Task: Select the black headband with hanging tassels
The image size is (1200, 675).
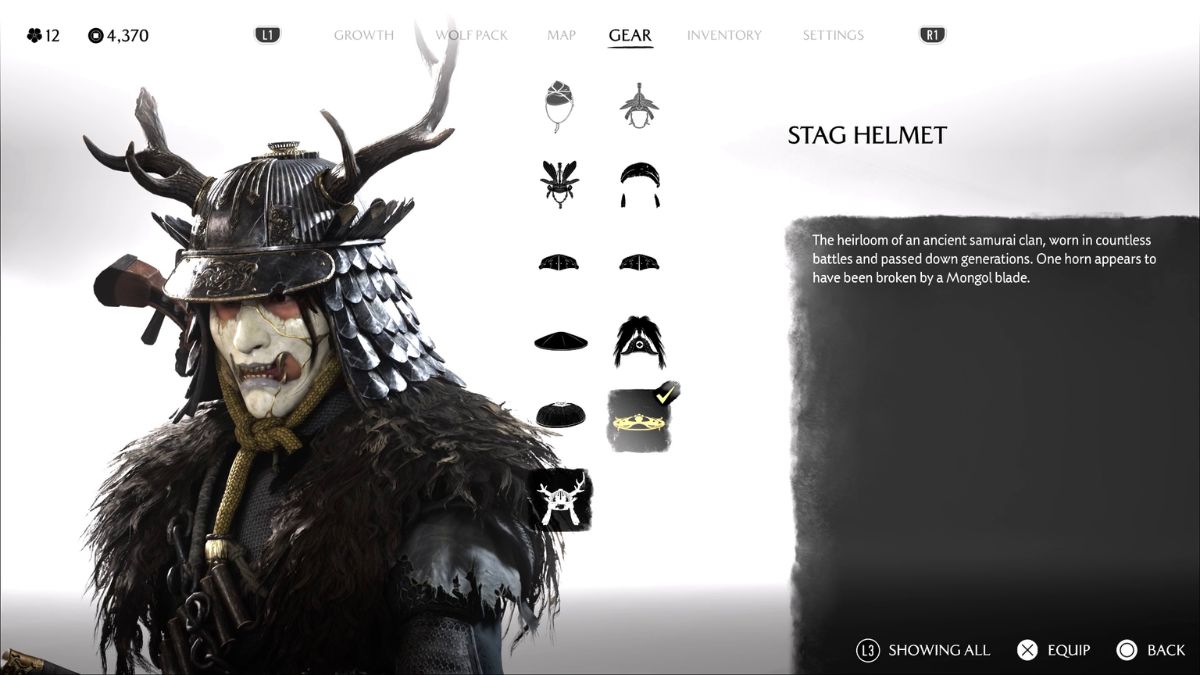Action: pos(639,184)
